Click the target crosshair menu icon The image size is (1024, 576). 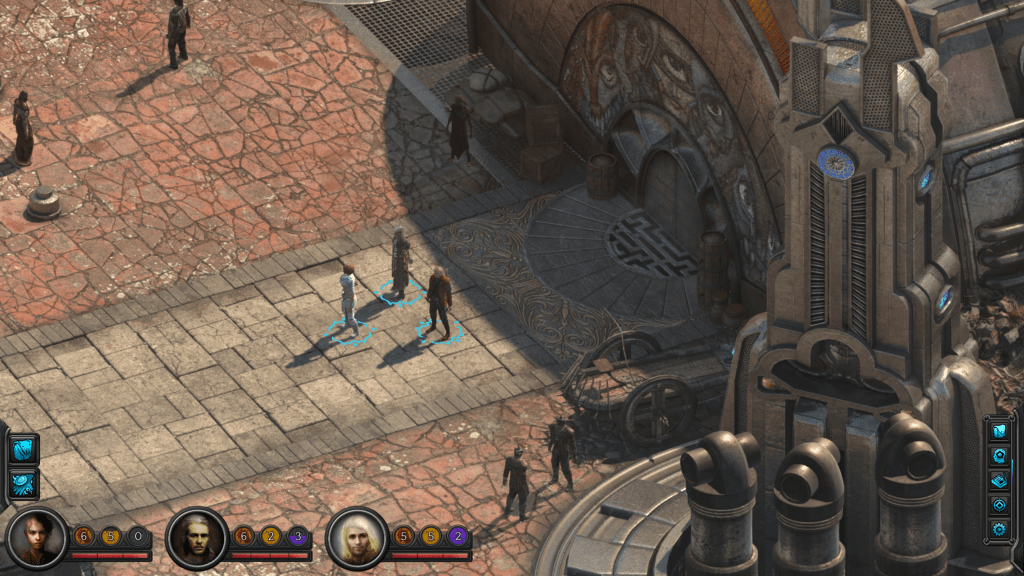pos(999,504)
